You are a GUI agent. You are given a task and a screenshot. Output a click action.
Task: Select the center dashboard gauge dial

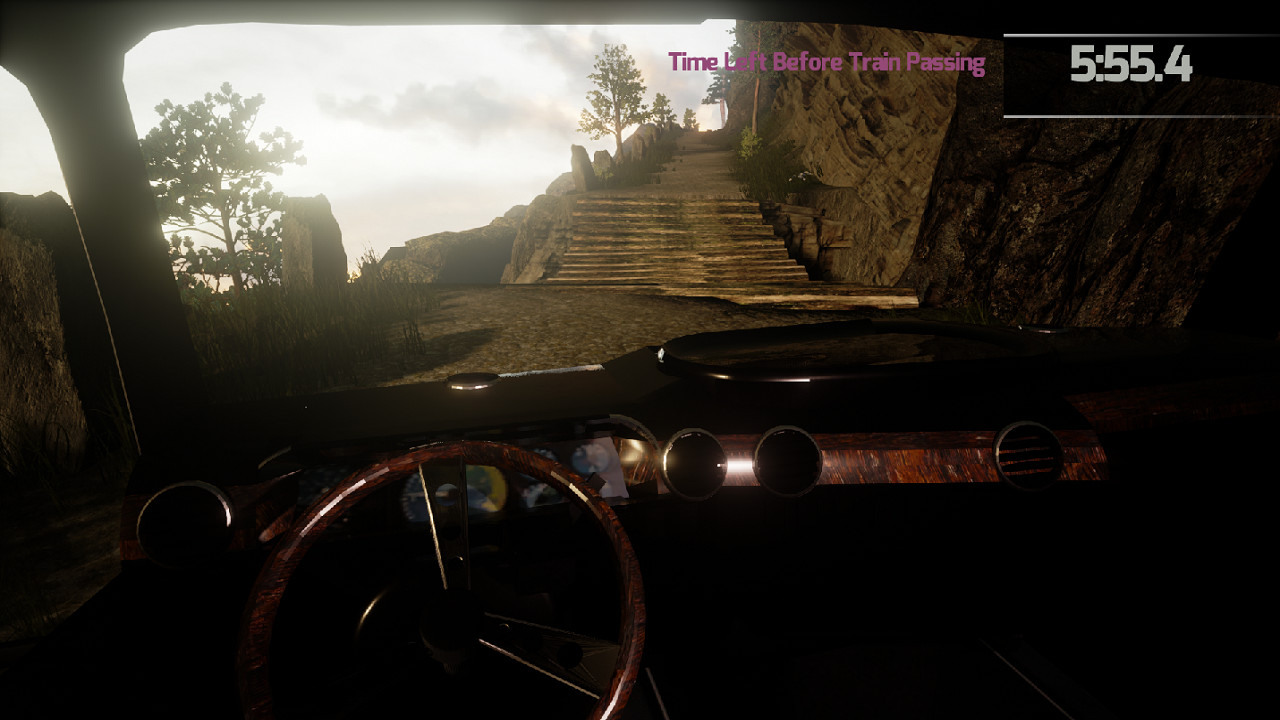click(694, 460)
